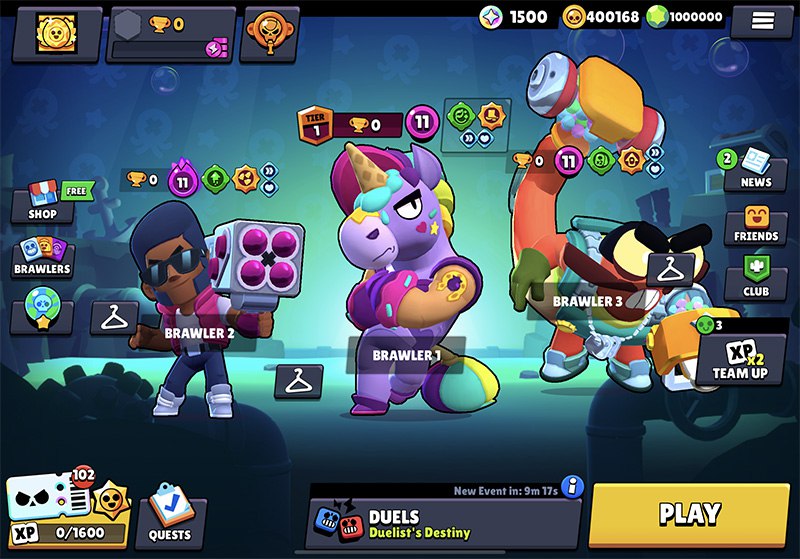Change Brawler 2's skin with hanger icon
The height and width of the screenshot is (559, 800).
click(x=115, y=317)
